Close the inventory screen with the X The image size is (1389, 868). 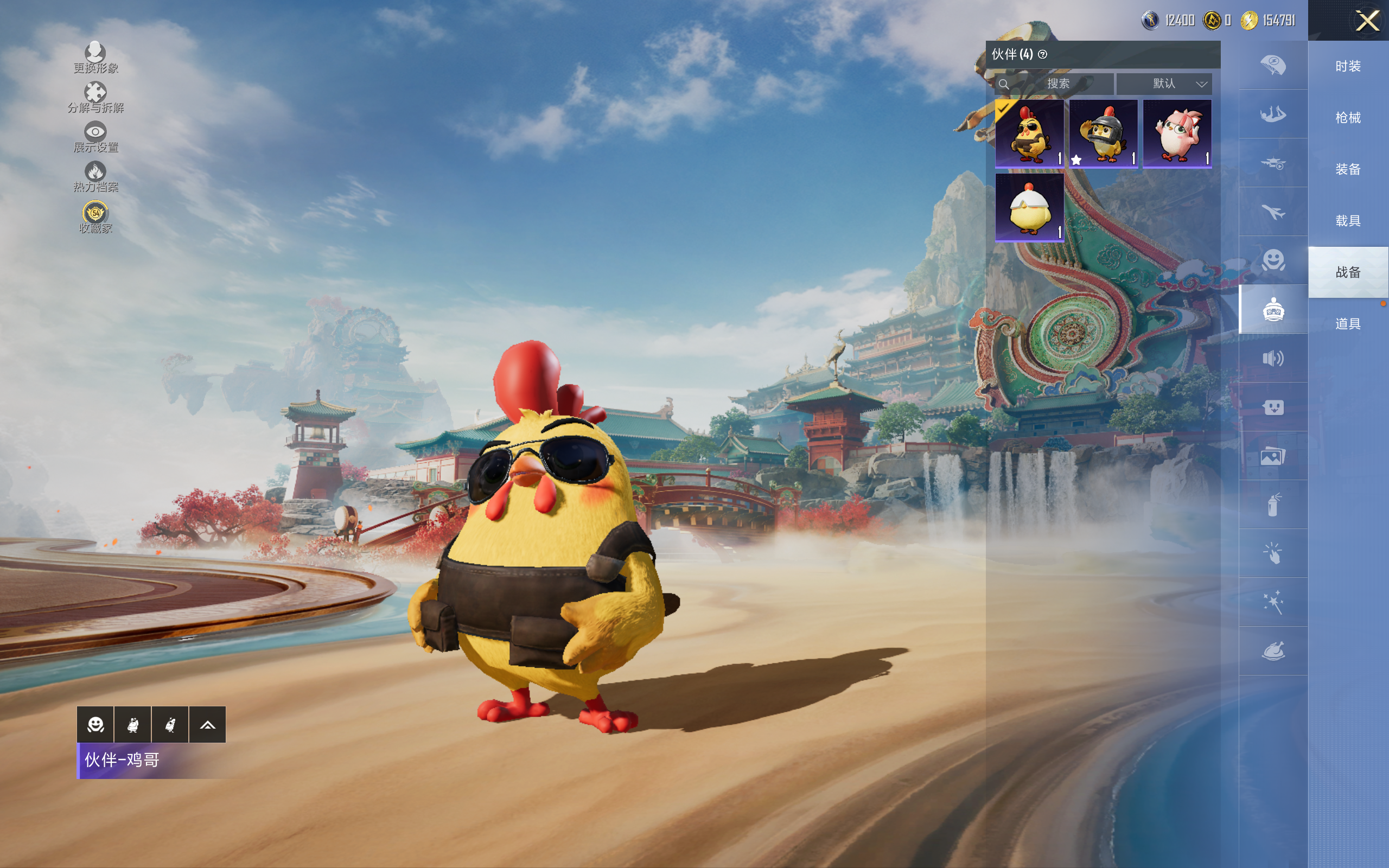click(1367, 21)
